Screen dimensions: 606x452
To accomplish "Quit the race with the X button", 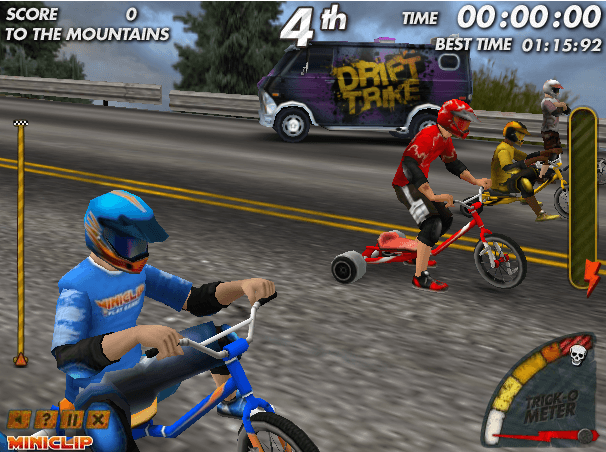I will 98,420.
